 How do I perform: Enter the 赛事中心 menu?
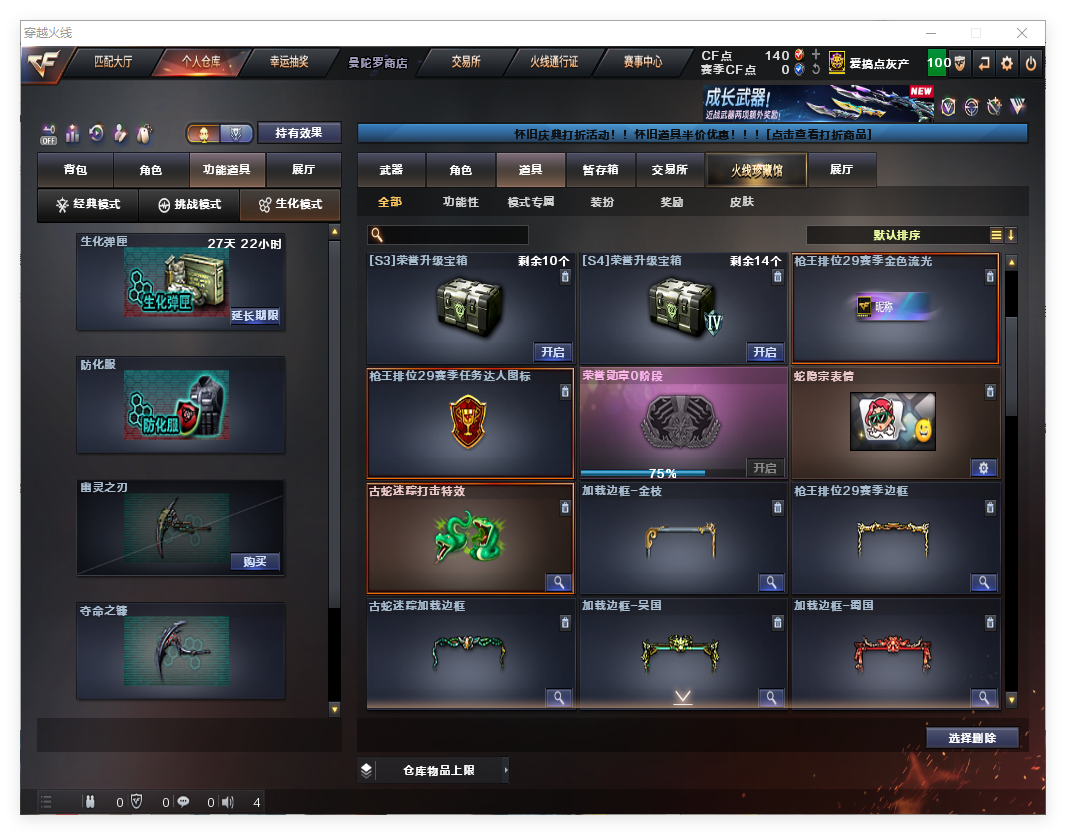click(x=642, y=62)
